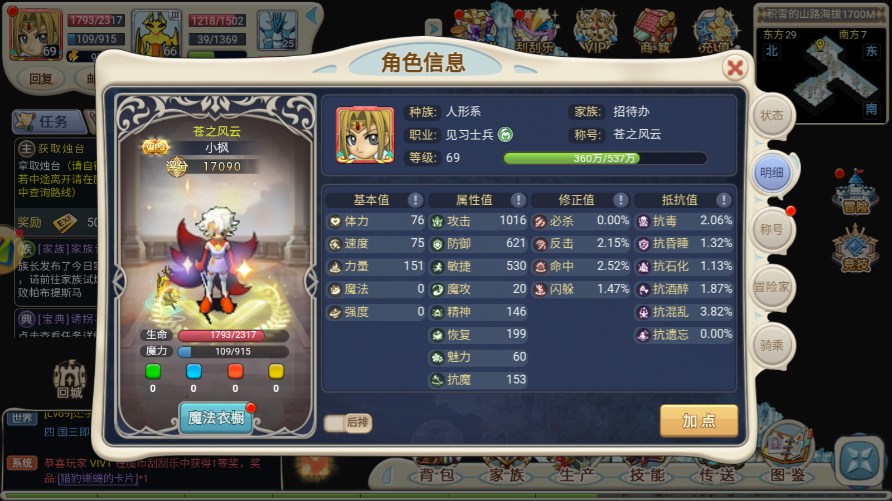The width and height of the screenshot is (892, 501).
Task: Click the 回城 return-to-town icon
Action: [x=68, y=379]
